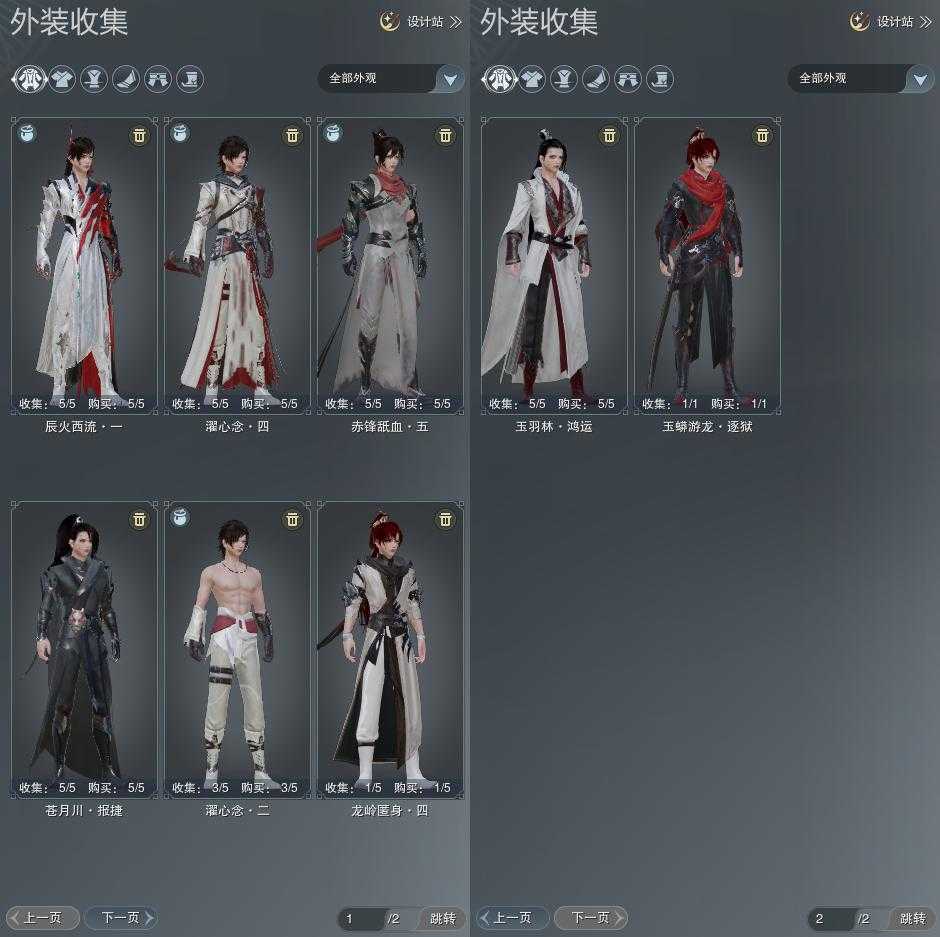Select the 辰火西流·一 outfit card
The height and width of the screenshot is (937, 940).
(84, 265)
